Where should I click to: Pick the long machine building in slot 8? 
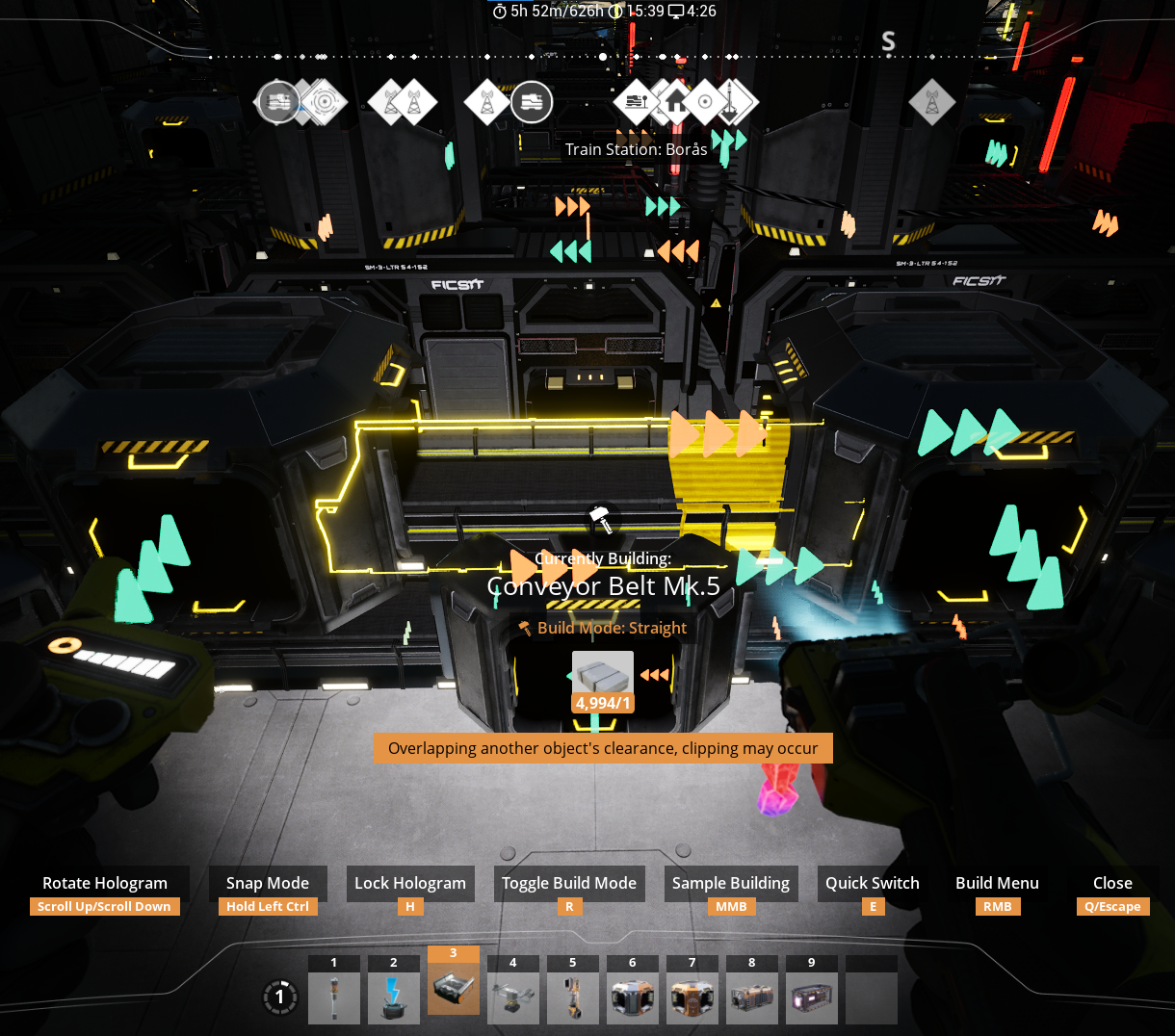click(752, 997)
